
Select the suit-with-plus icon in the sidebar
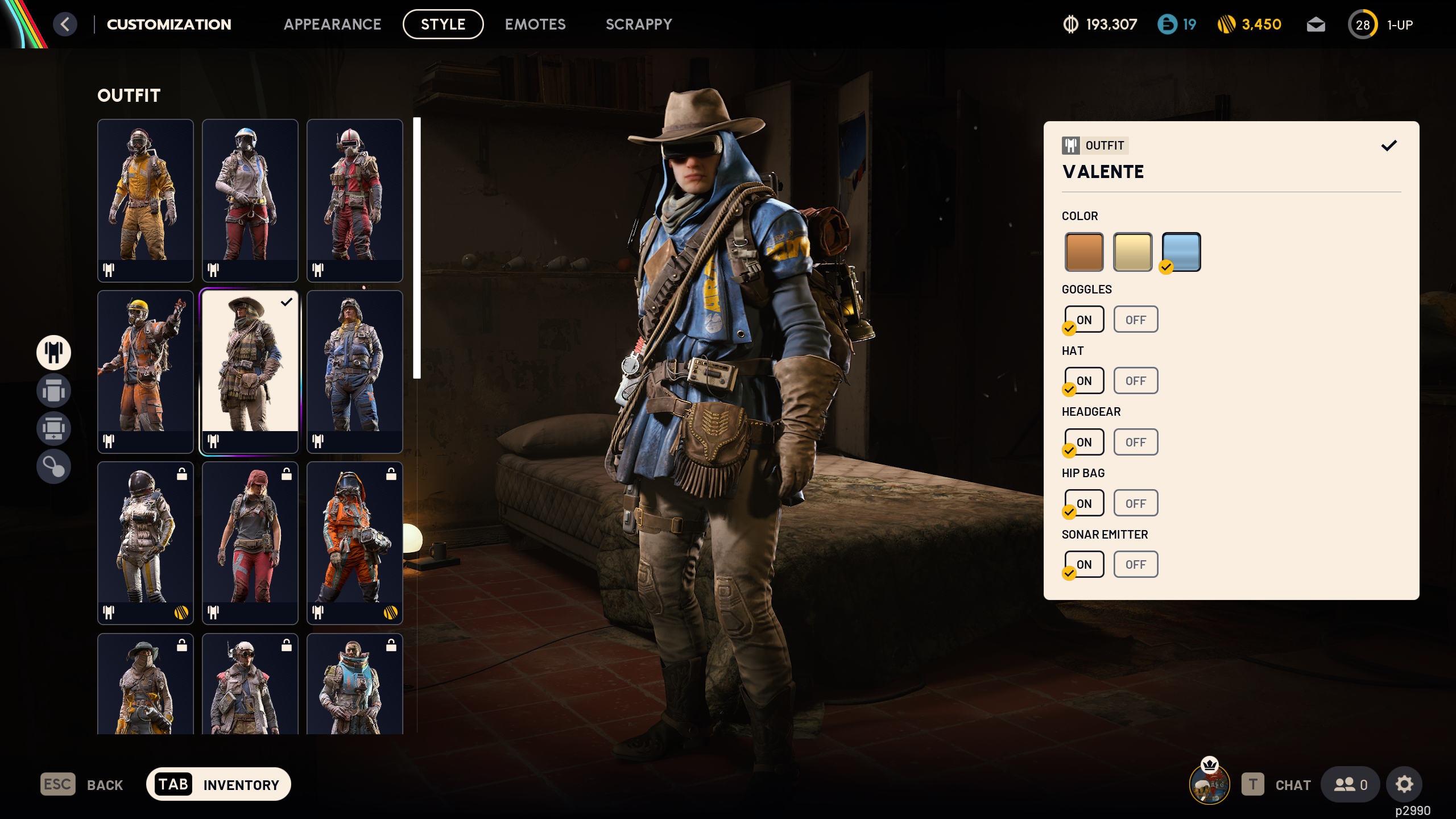(x=53, y=428)
